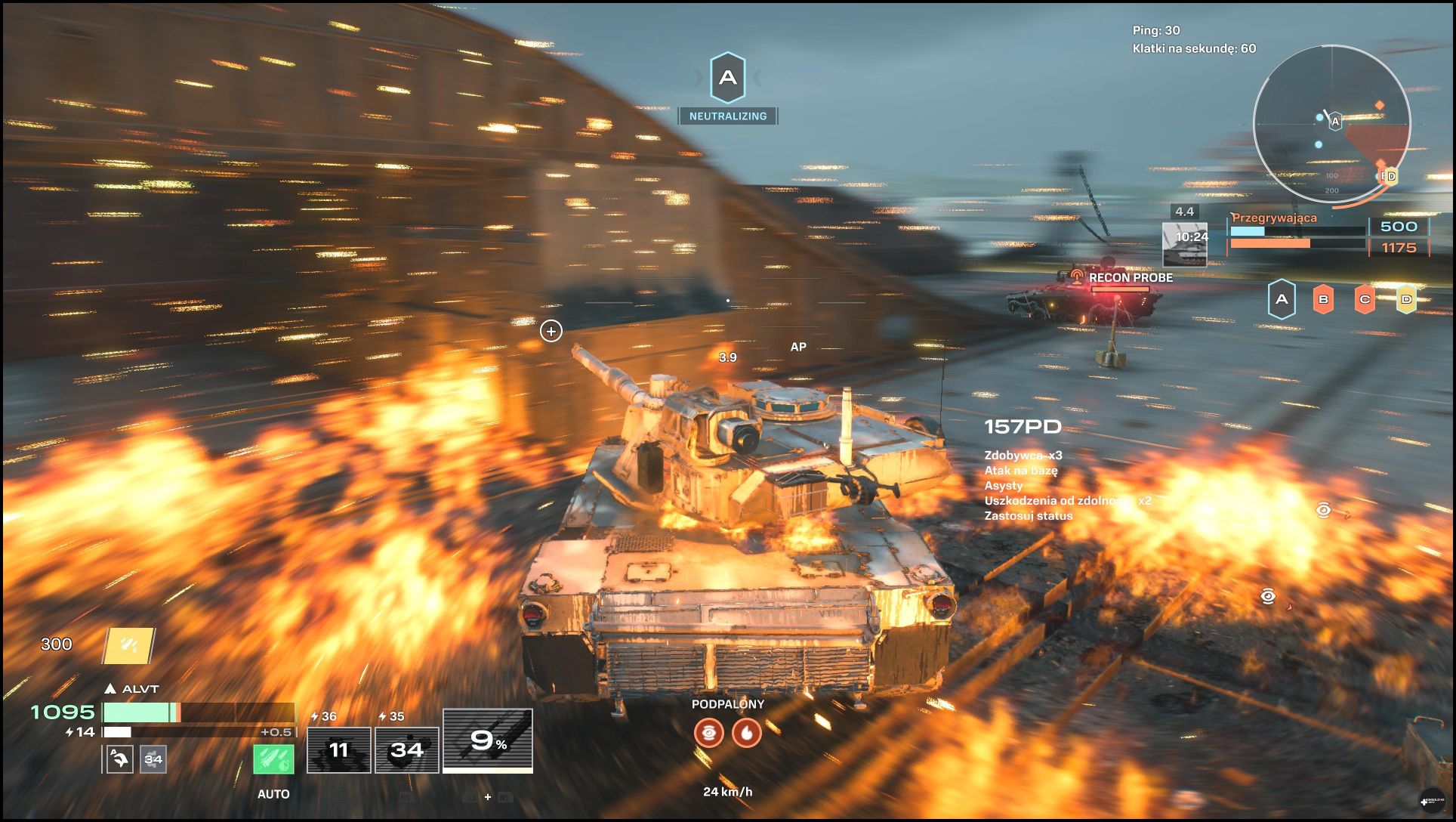Click the horse-head perk icon under energy bar
1456x822 pixels.
click(120, 759)
